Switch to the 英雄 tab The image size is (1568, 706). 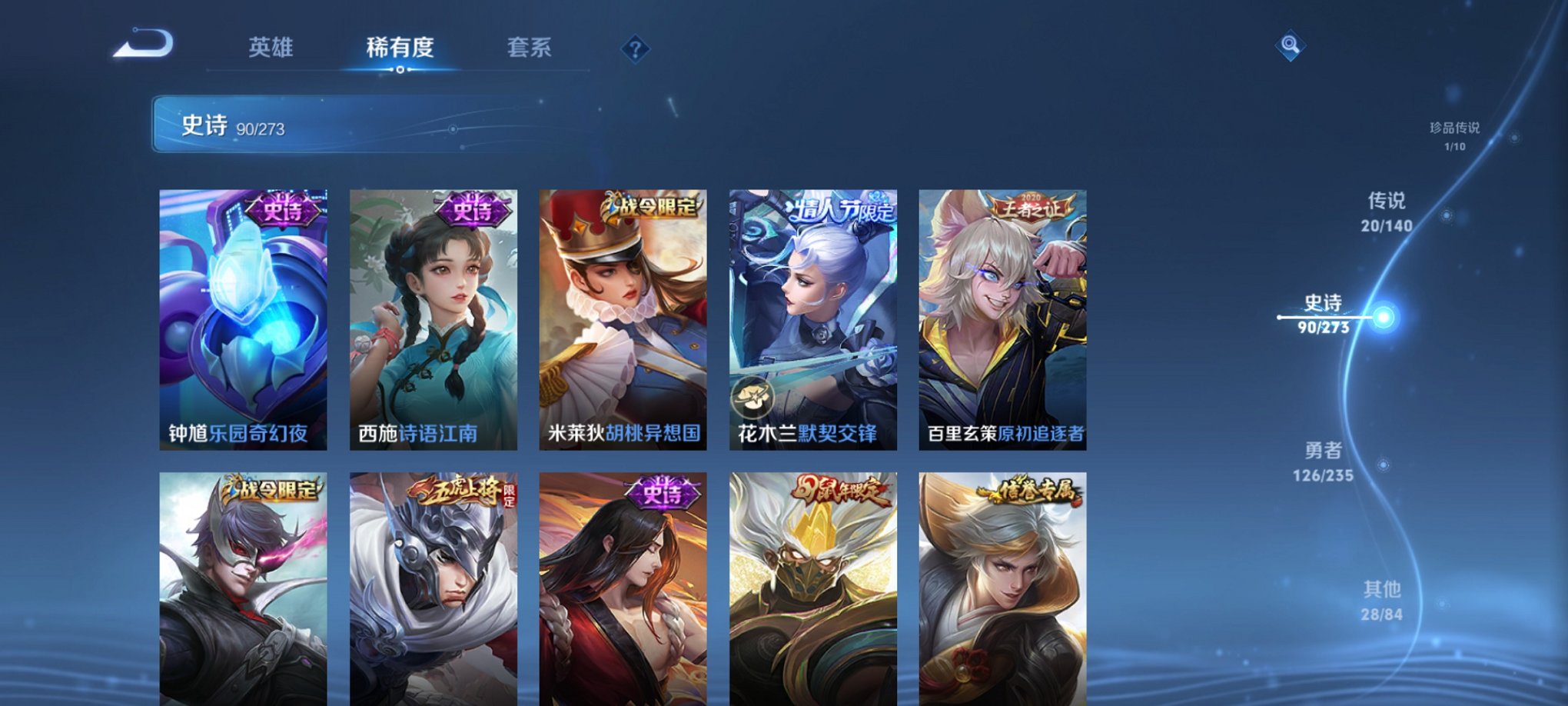pyautogui.click(x=272, y=48)
